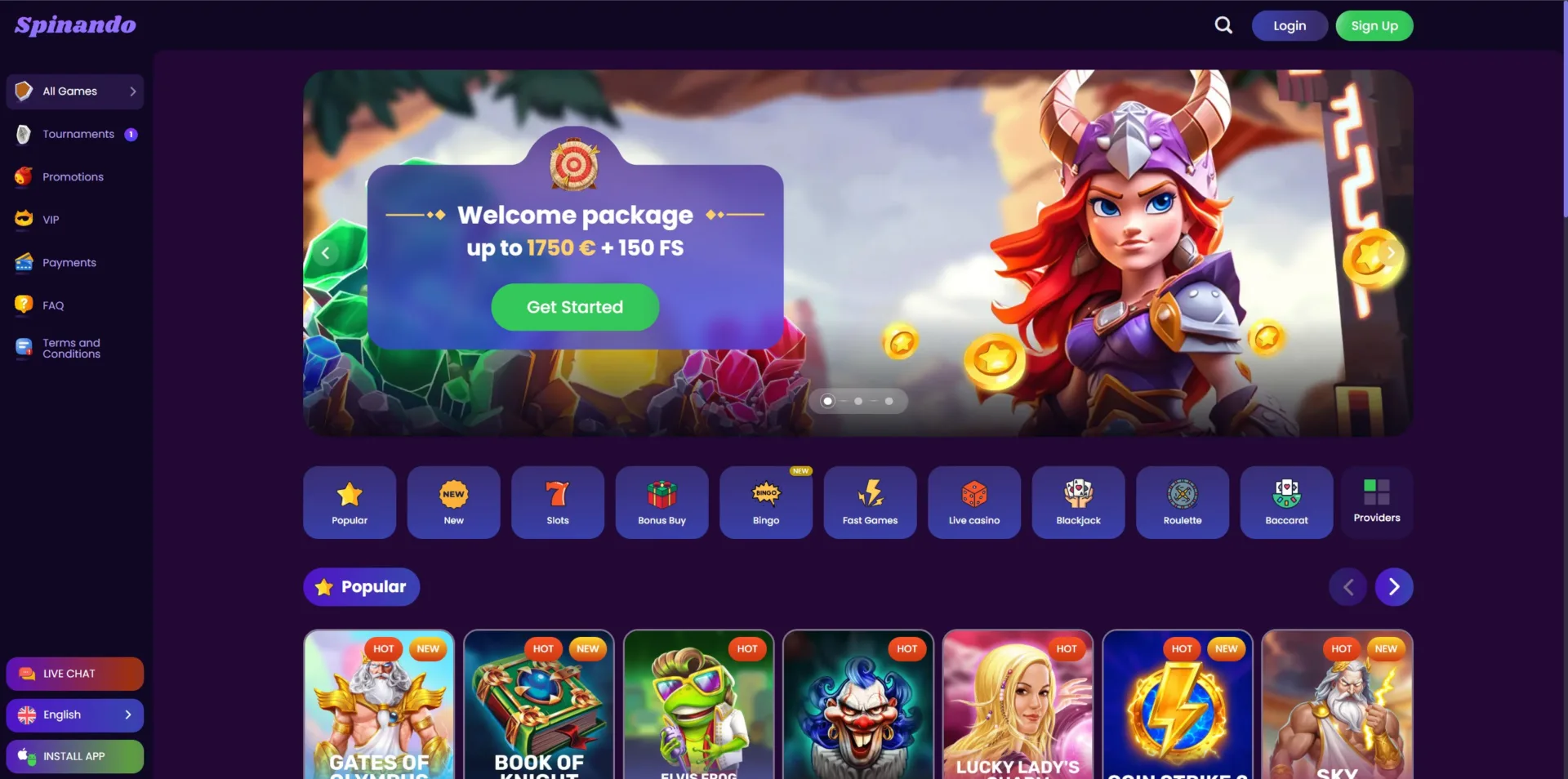Go to previous banner slide
The image size is (1568, 779).
325,253
